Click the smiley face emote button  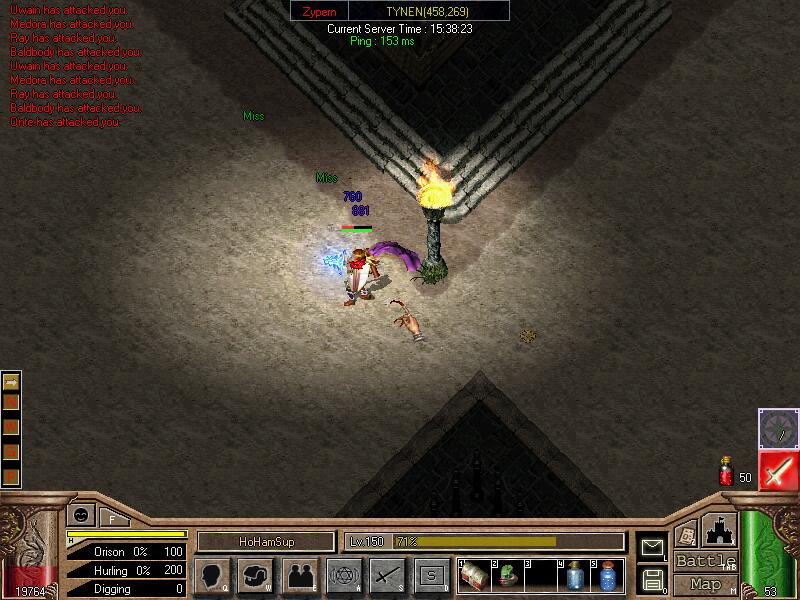[77, 516]
